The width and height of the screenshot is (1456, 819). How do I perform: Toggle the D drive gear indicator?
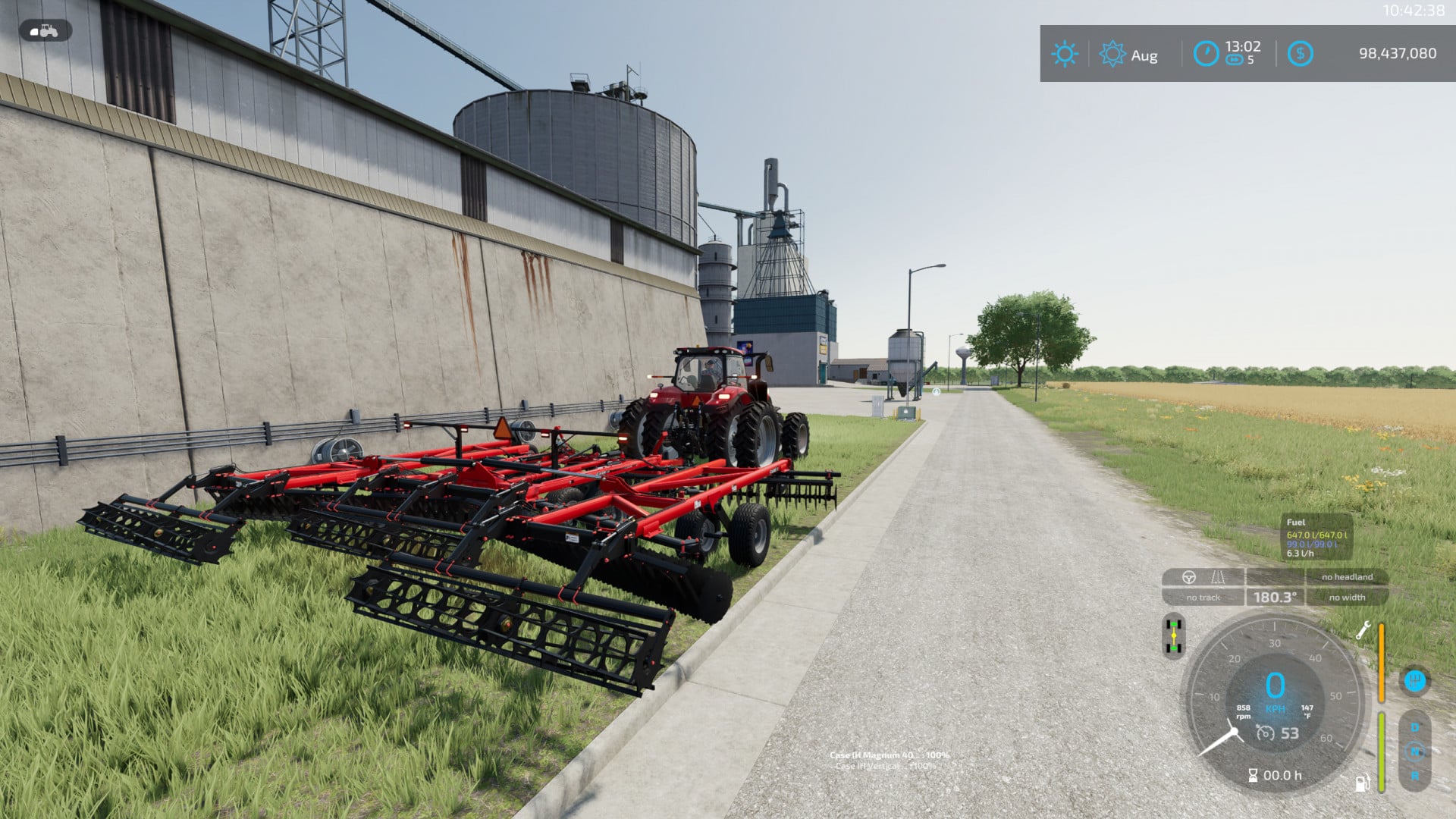(x=1414, y=726)
